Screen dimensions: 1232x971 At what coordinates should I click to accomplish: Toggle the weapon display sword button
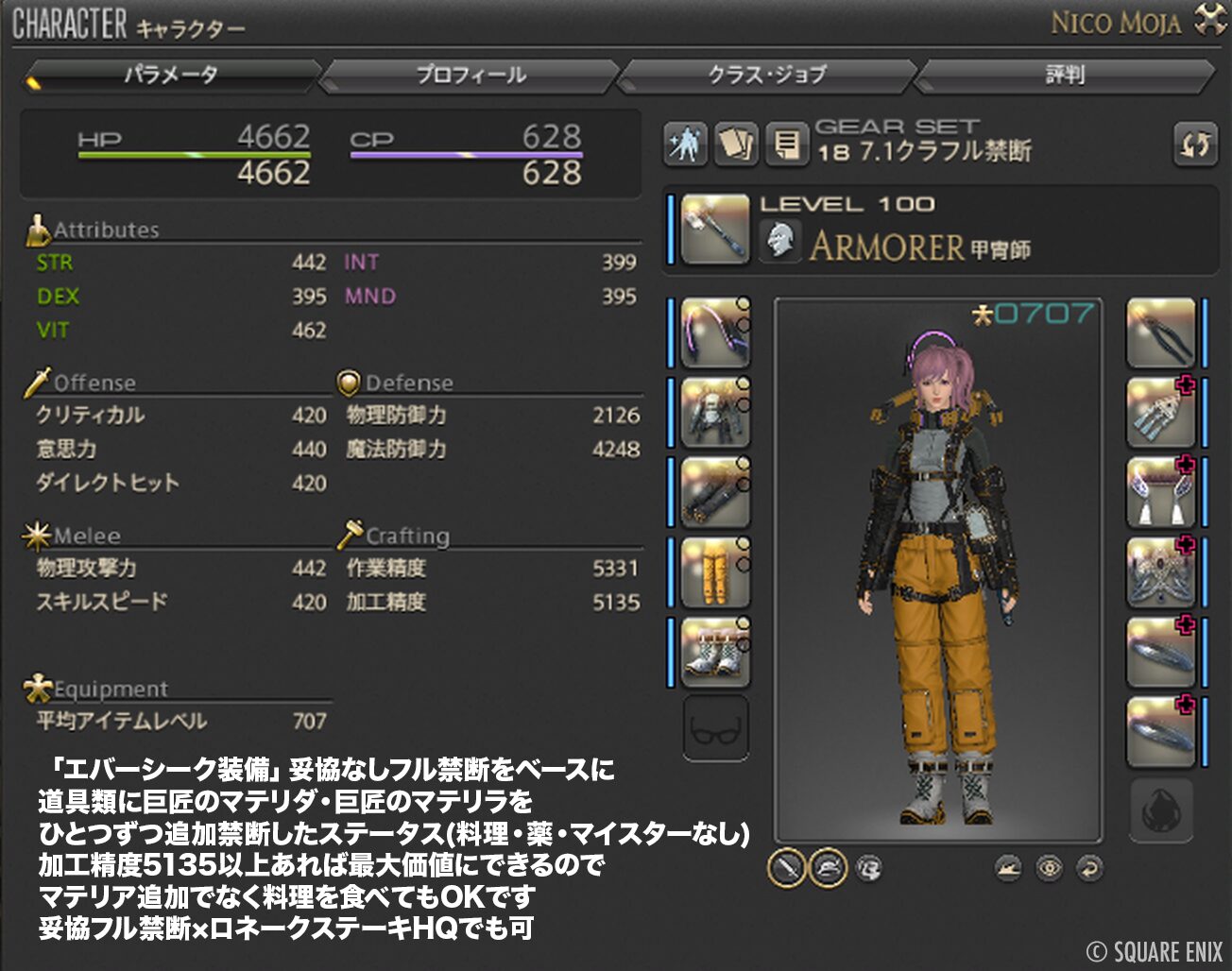click(786, 867)
